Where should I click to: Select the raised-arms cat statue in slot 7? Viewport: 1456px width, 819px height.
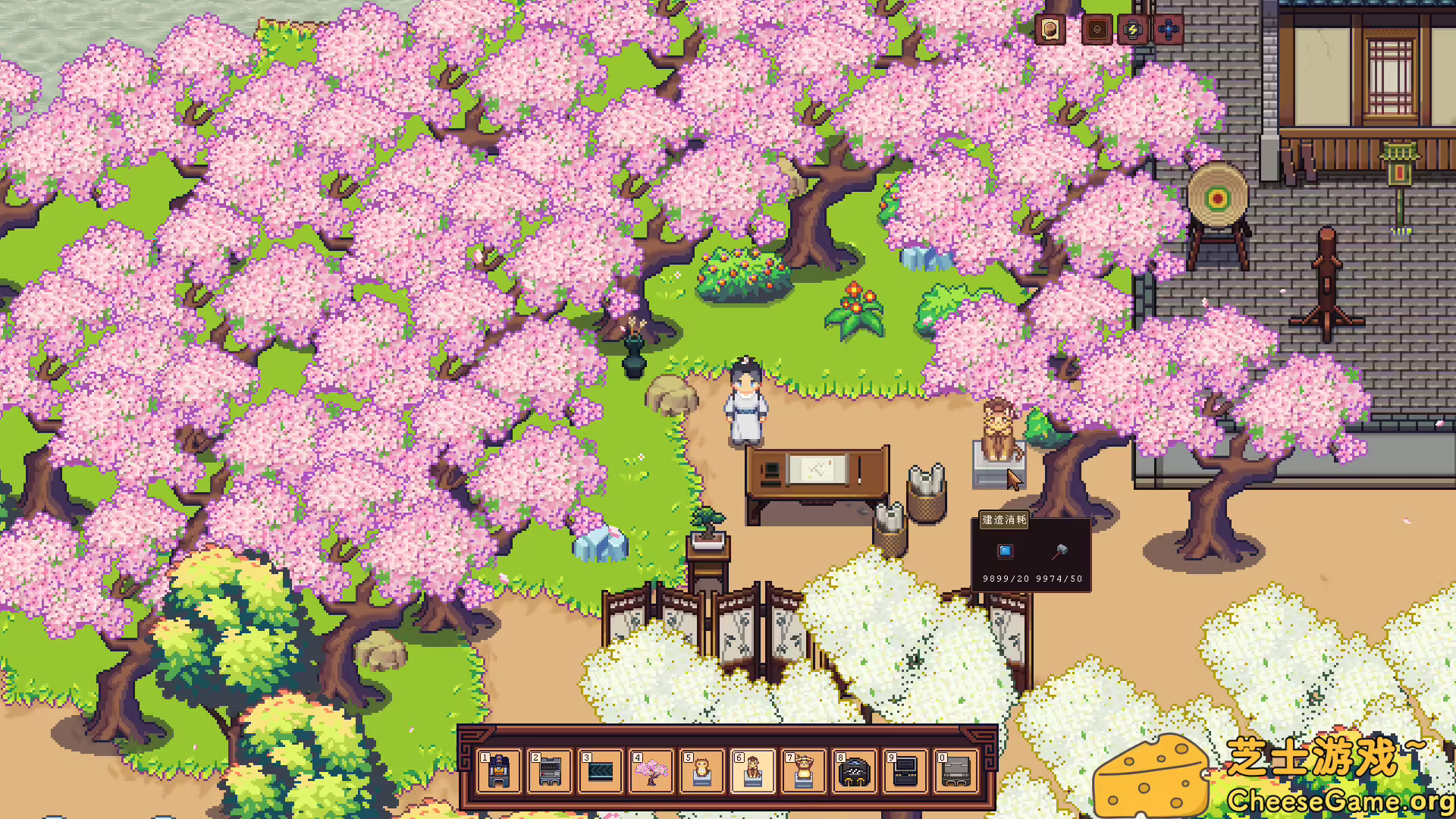click(x=802, y=773)
